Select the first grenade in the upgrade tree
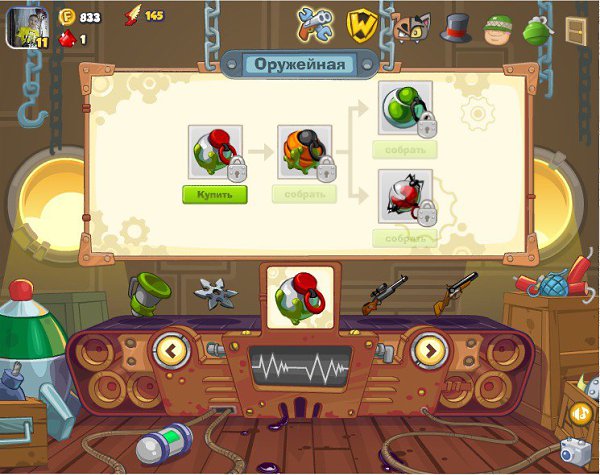 214,152
